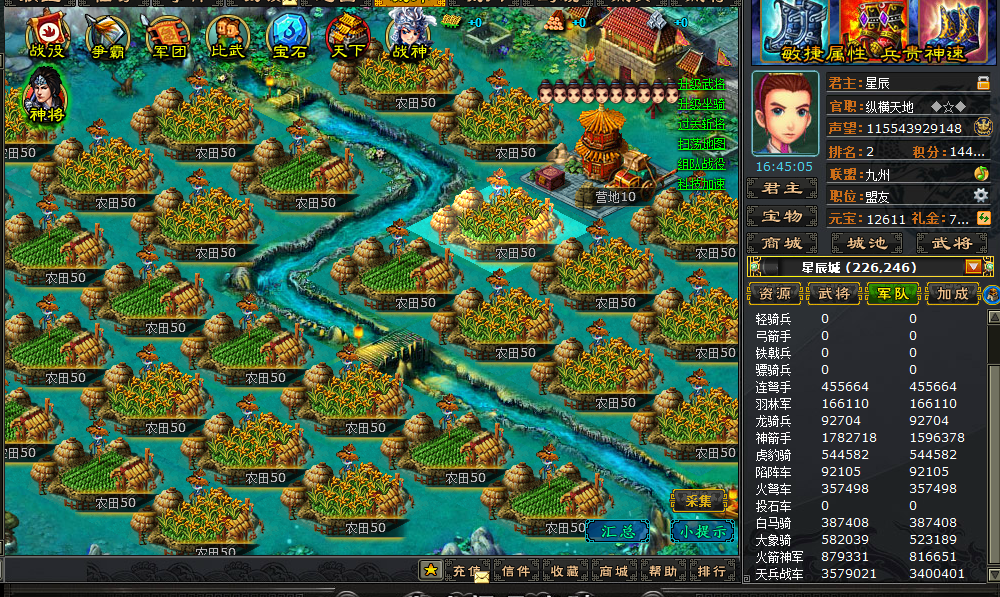Open the 宝石 gem icon
Viewport: 1000px width, 597px height.
point(288,36)
